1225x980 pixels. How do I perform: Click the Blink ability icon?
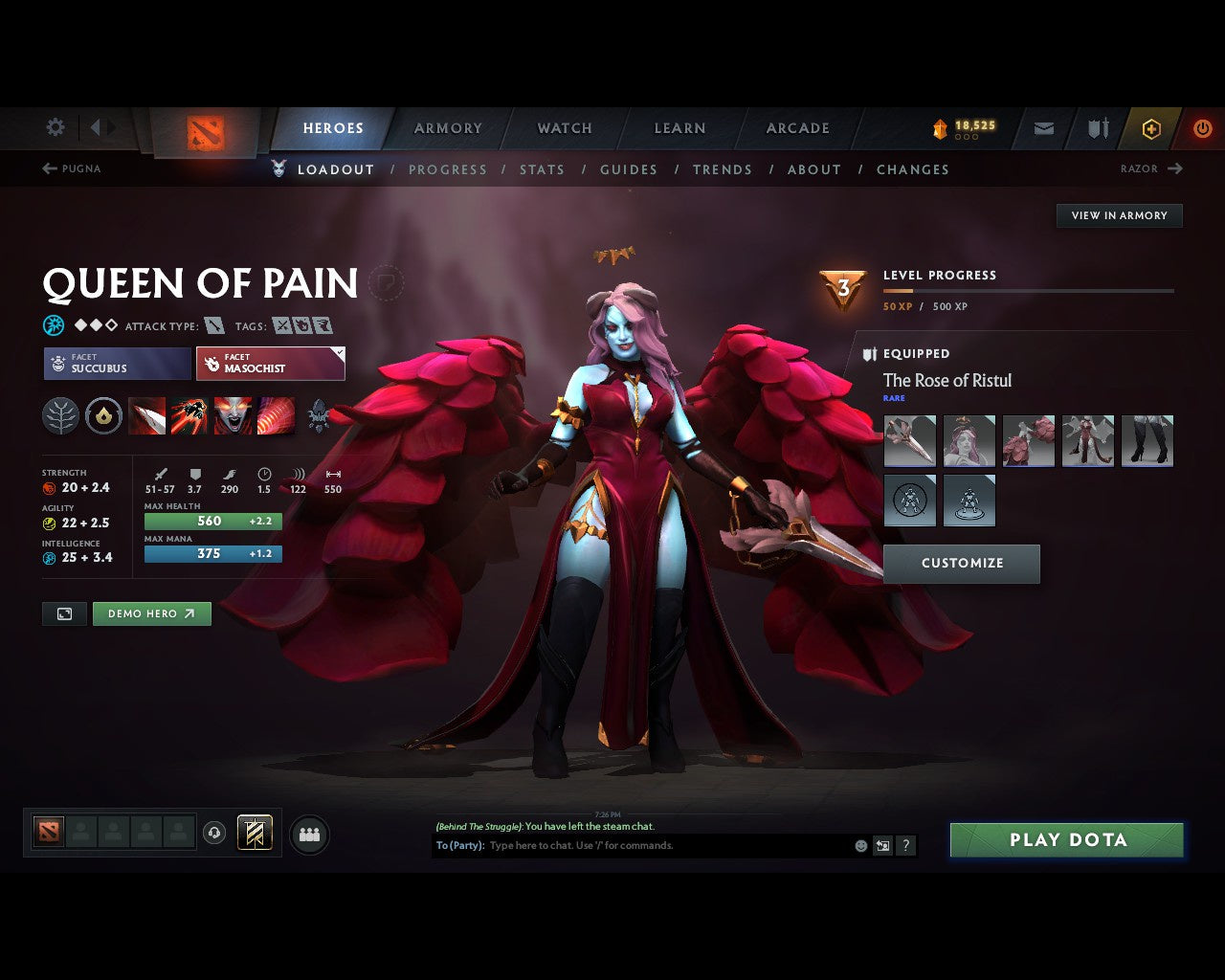[190, 415]
